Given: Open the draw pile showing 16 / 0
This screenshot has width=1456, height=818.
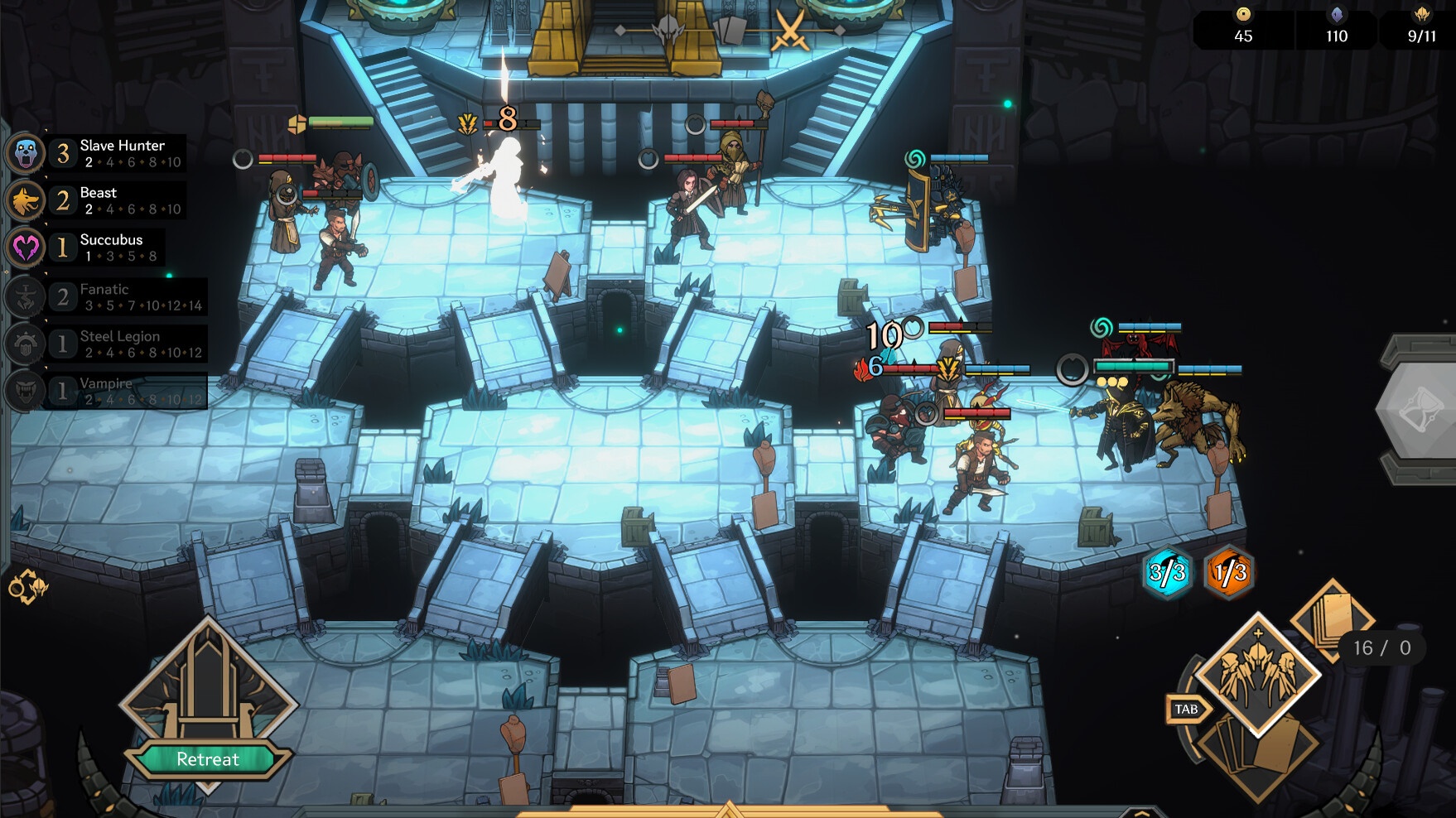Looking at the screenshot, I should (x=1330, y=621).
